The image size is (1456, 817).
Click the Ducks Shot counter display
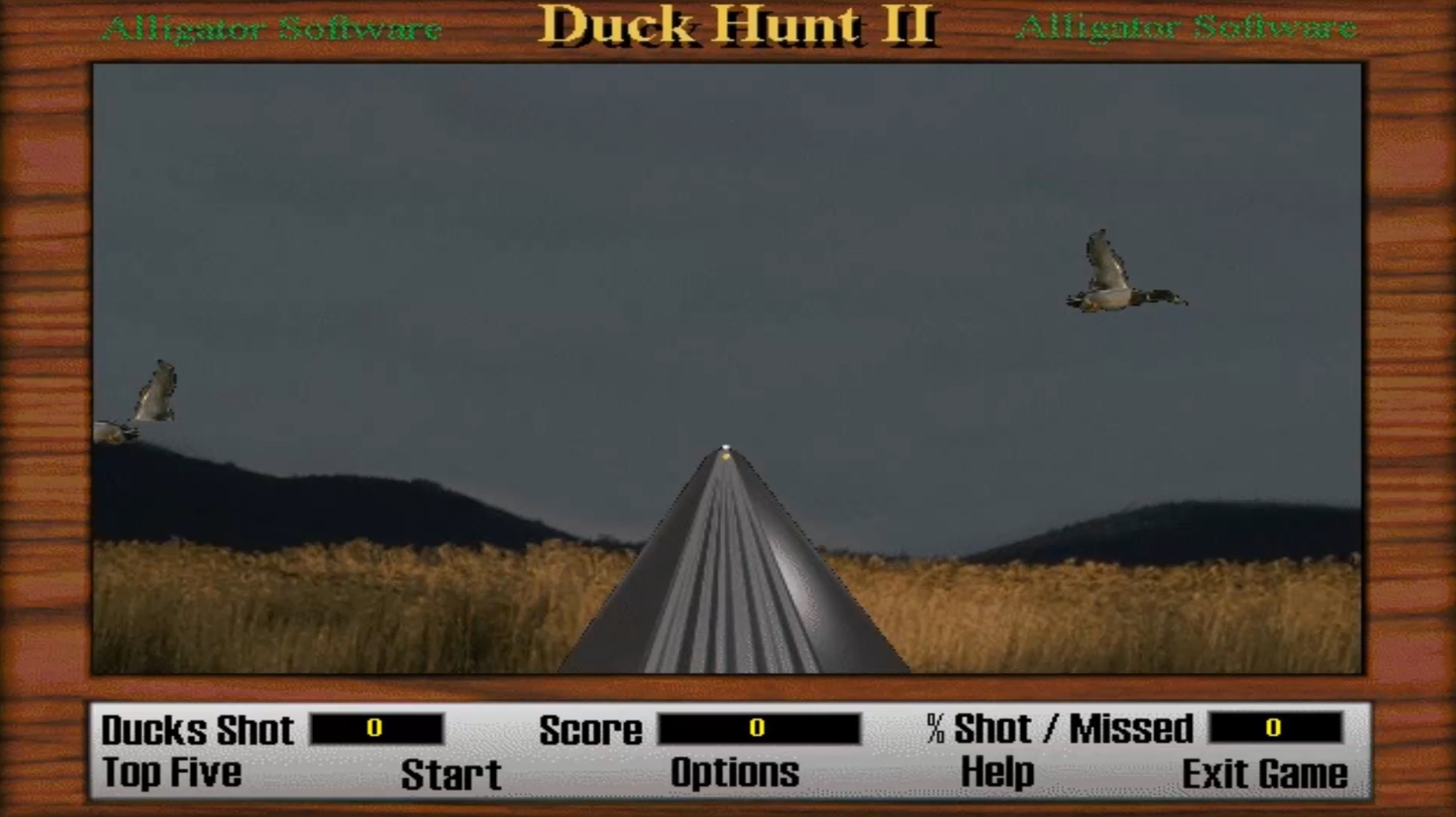click(x=377, y=729)
